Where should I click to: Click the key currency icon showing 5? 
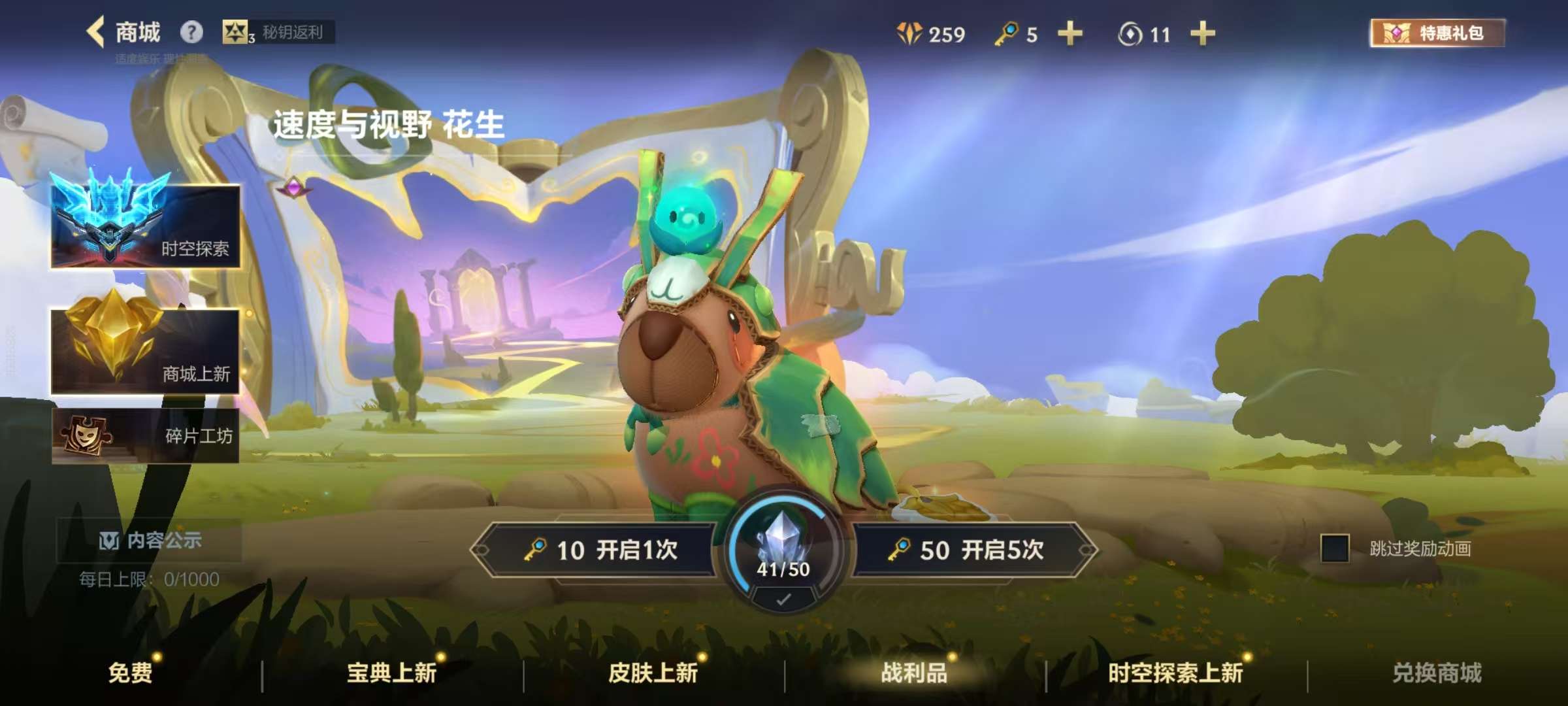click(1006, 34)
